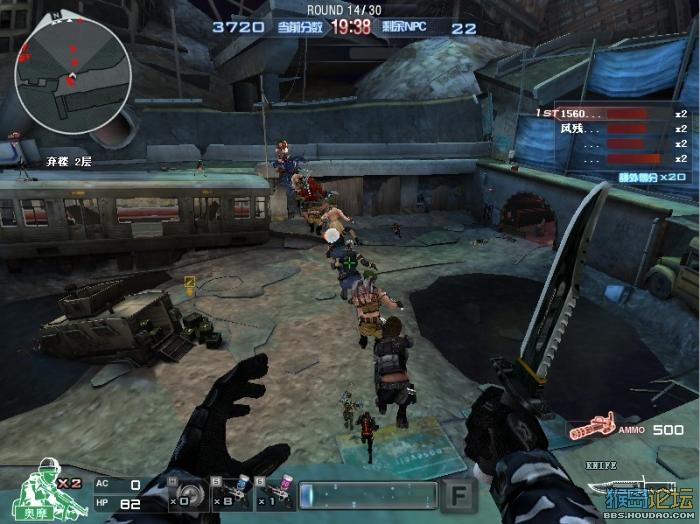This screenshot has width=700, height=524.
Task: Choose the blue-capped syringe slot showing x8
Action: click(230, 492)
